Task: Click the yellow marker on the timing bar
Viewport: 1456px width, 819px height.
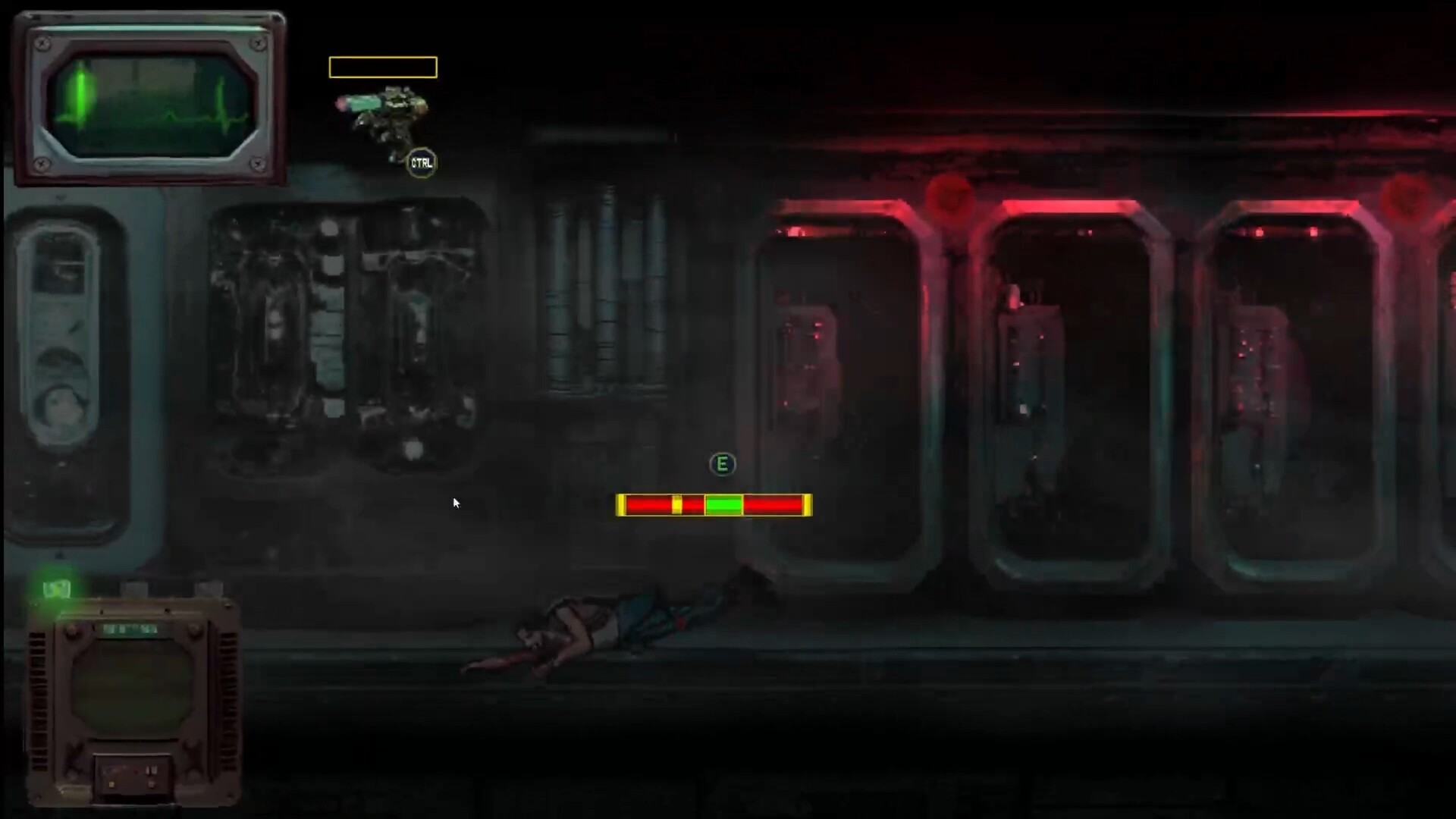Action: (676, 504)
